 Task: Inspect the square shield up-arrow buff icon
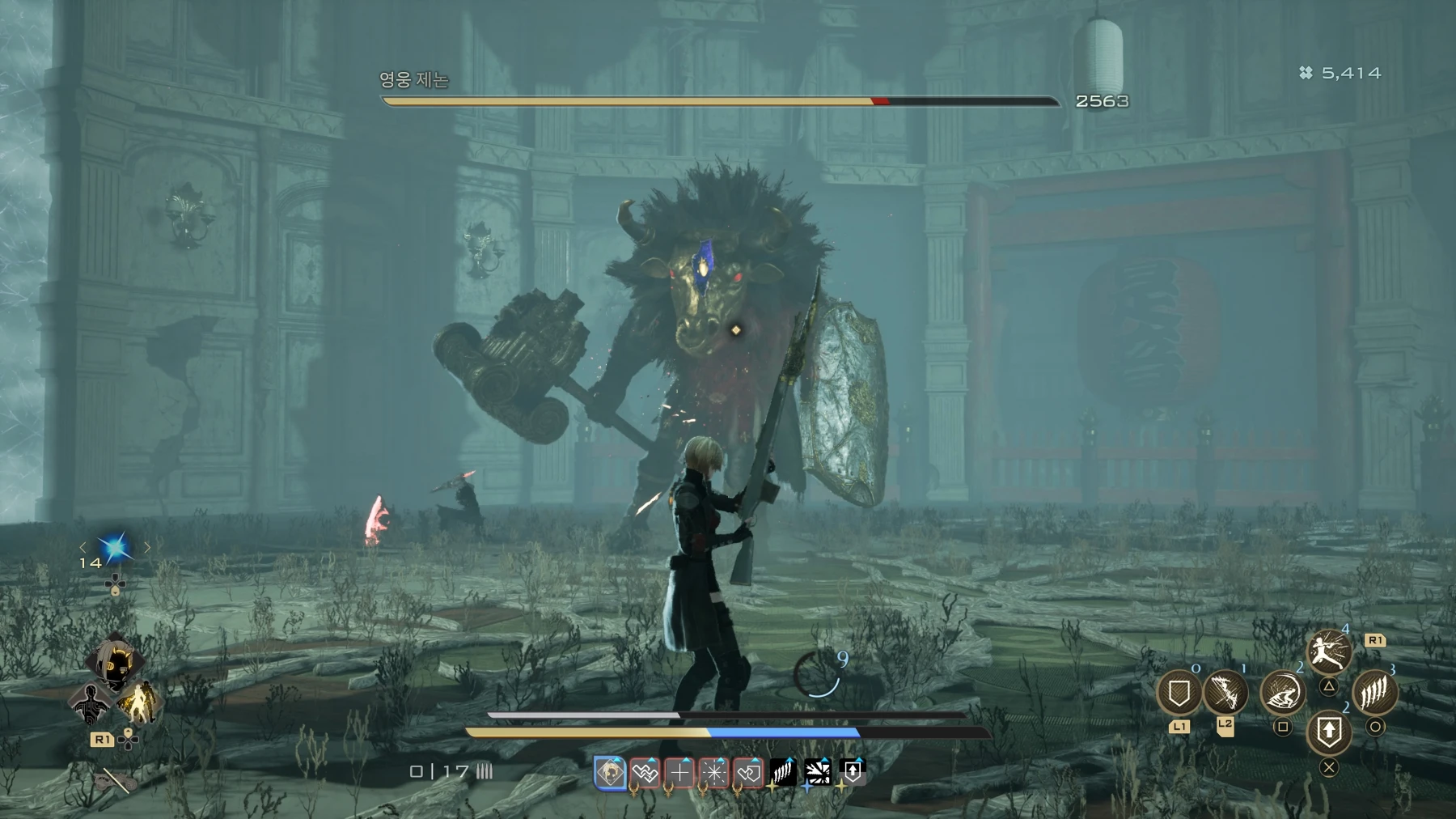(853, 772)
